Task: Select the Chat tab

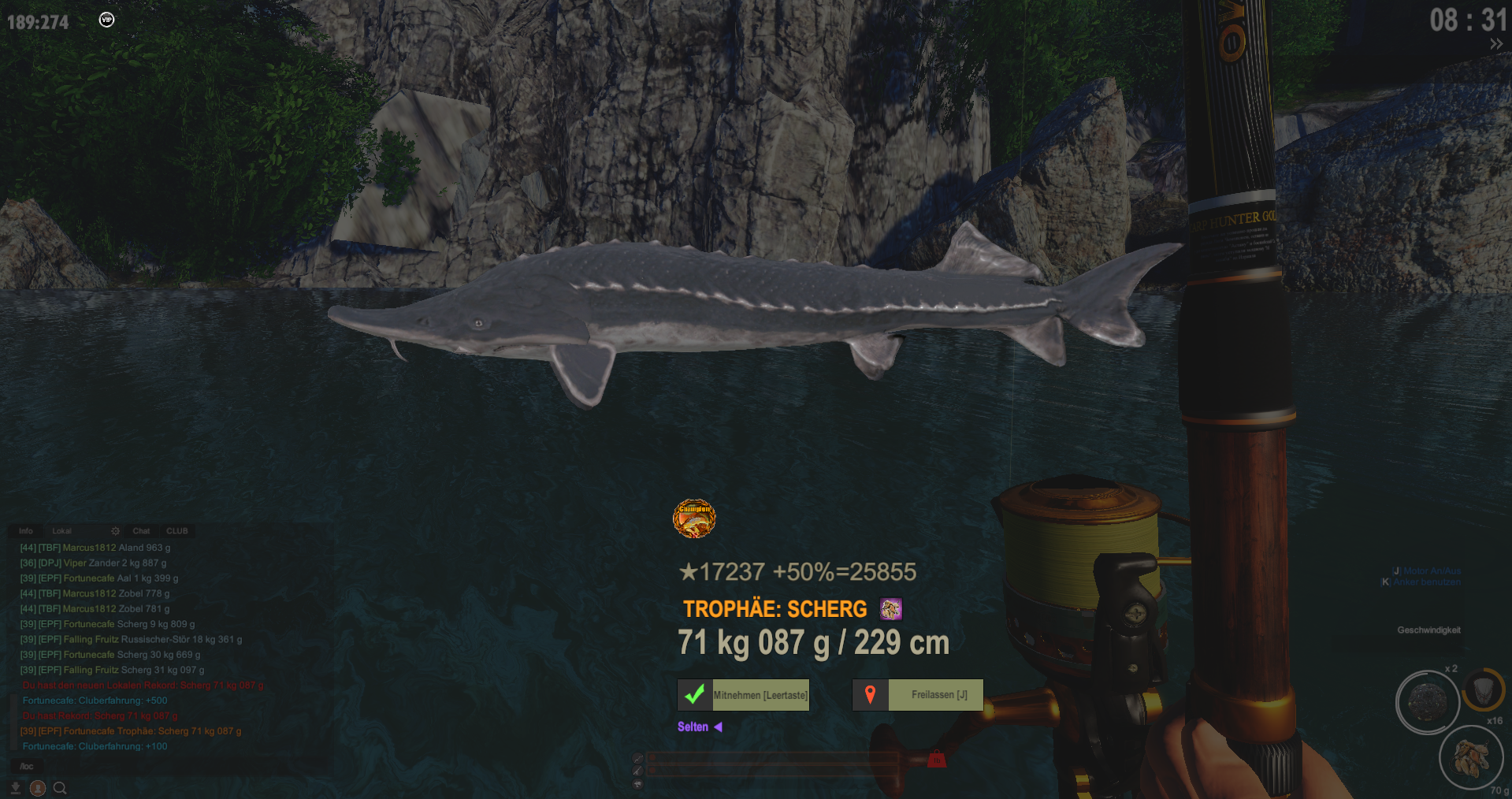Action: click(141, 531)
